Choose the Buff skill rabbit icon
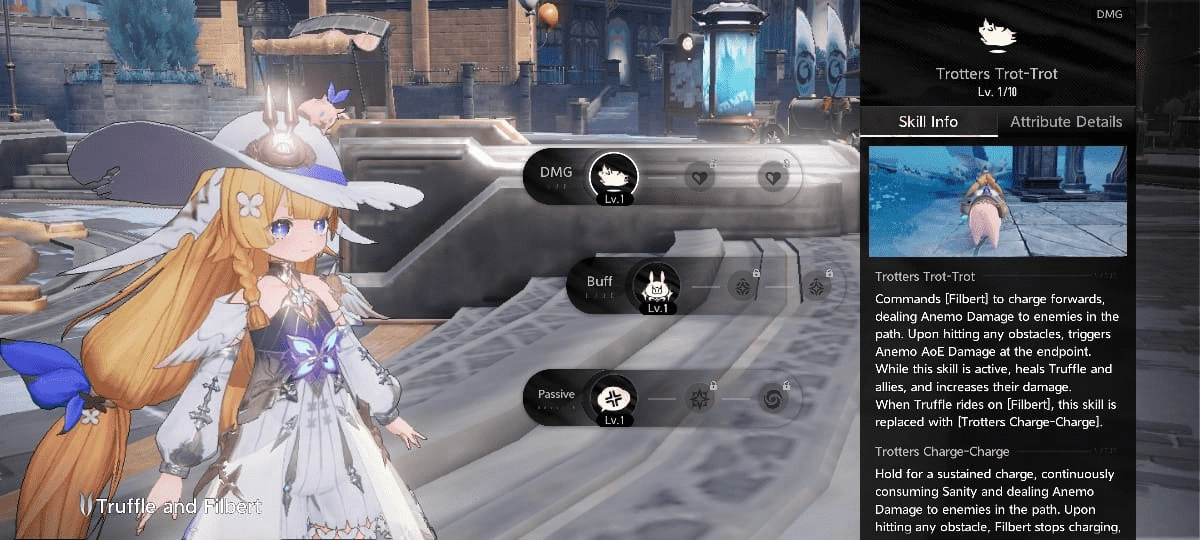Screen dimensions: 1200x540 pos(656,287)
